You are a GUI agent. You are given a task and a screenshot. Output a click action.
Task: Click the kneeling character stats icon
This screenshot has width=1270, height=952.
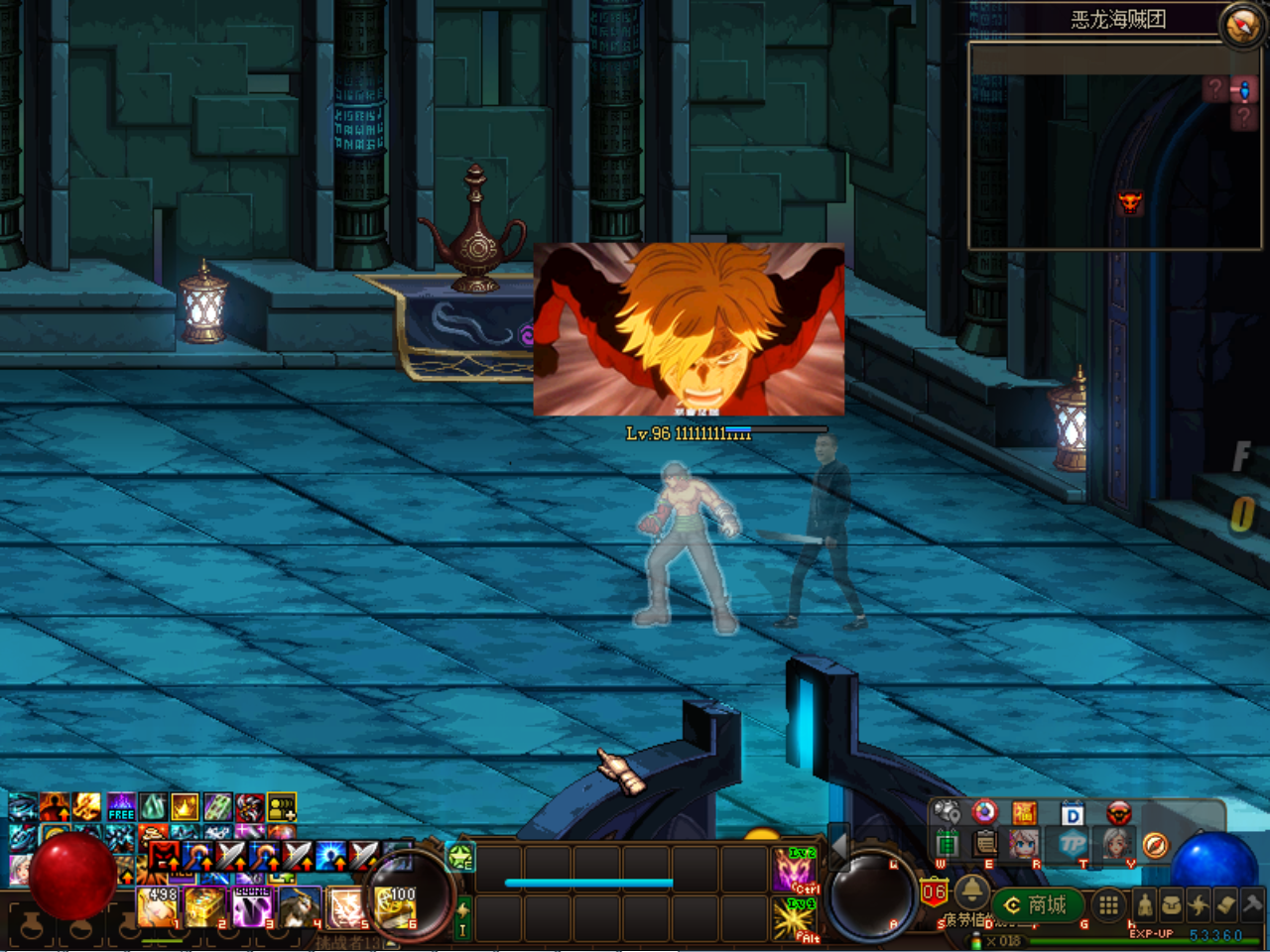click(x=1145, y=904)
